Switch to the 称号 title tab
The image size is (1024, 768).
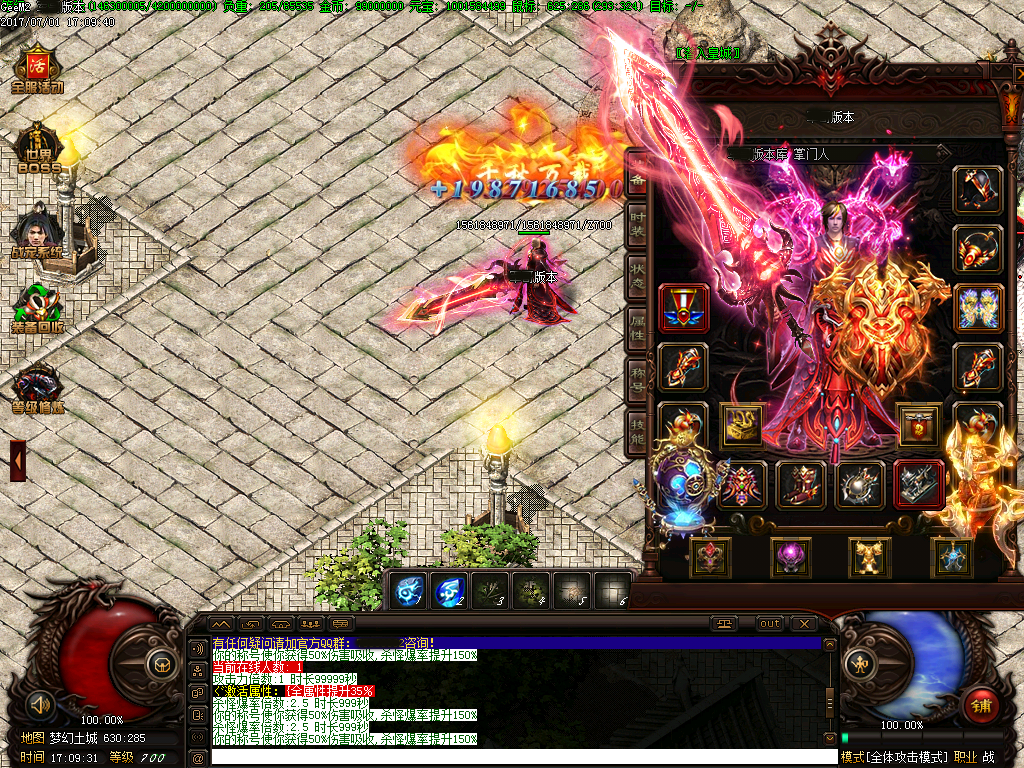pos(637,378)
